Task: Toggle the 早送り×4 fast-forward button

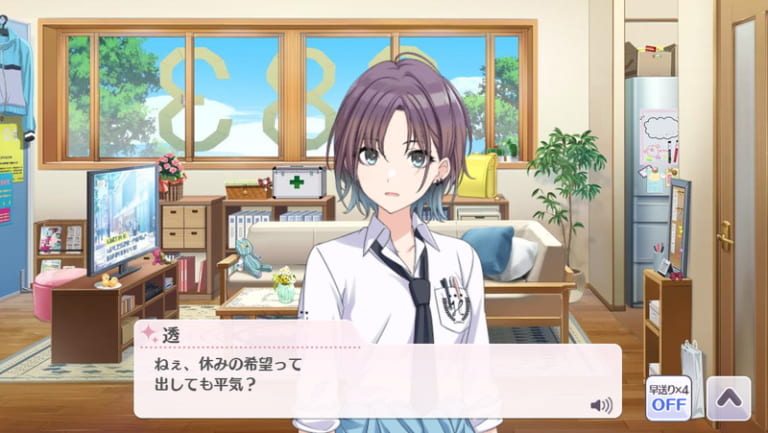Action: pyautogui.click(x=667, y=398)
